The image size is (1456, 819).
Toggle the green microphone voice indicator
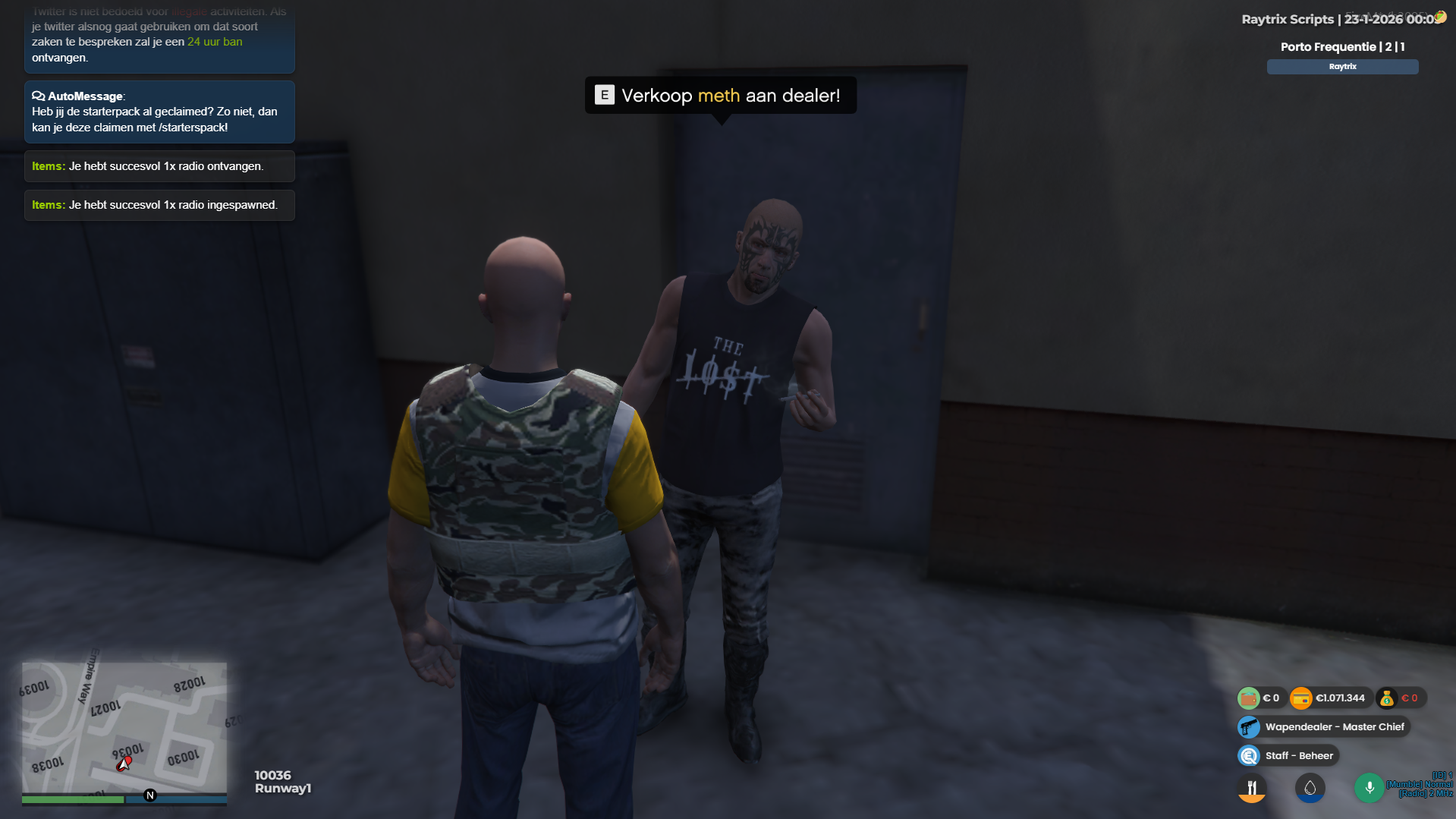click(x=1370, y=788)
